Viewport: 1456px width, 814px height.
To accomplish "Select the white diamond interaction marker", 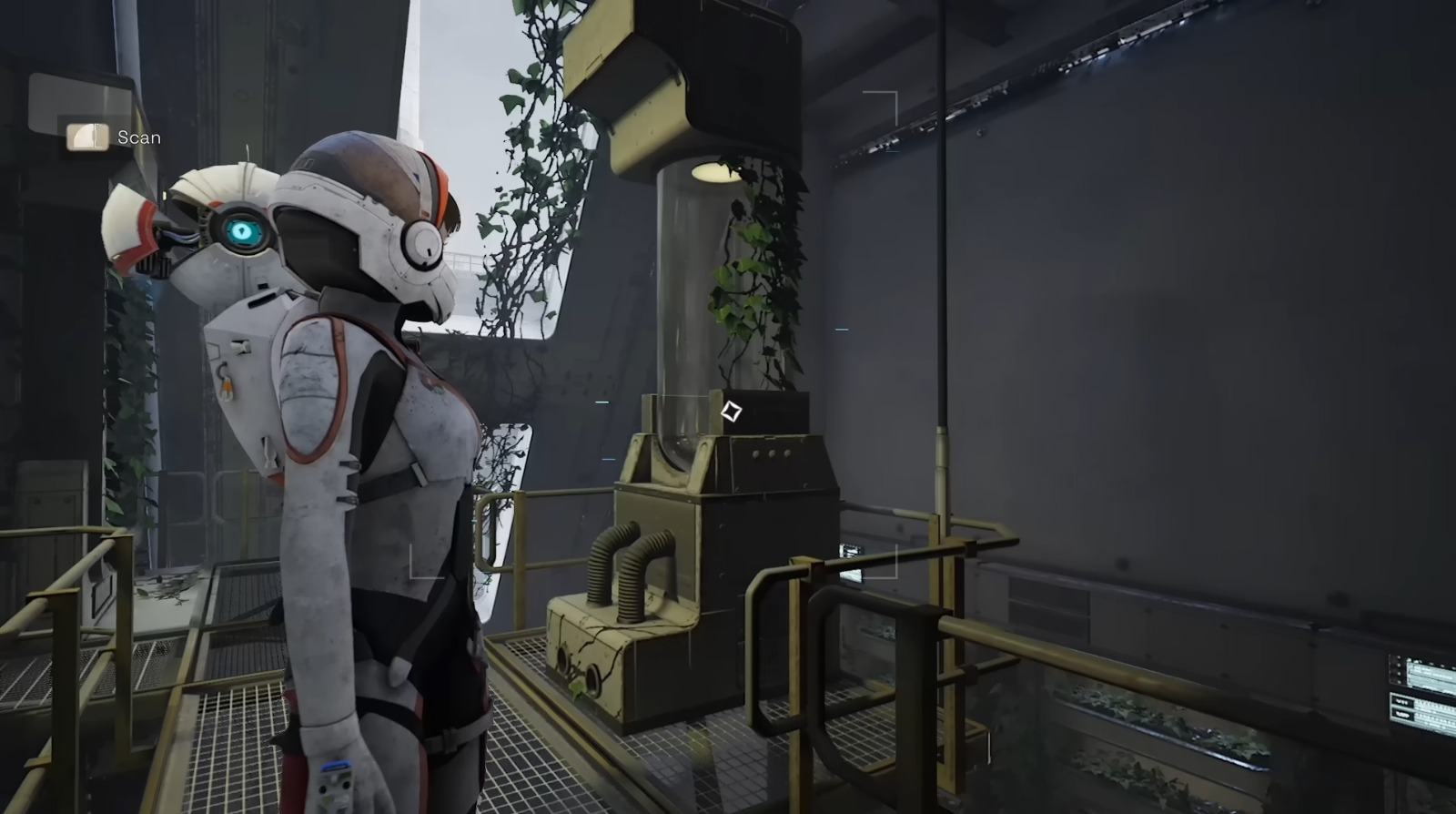I will coord(732,412).
